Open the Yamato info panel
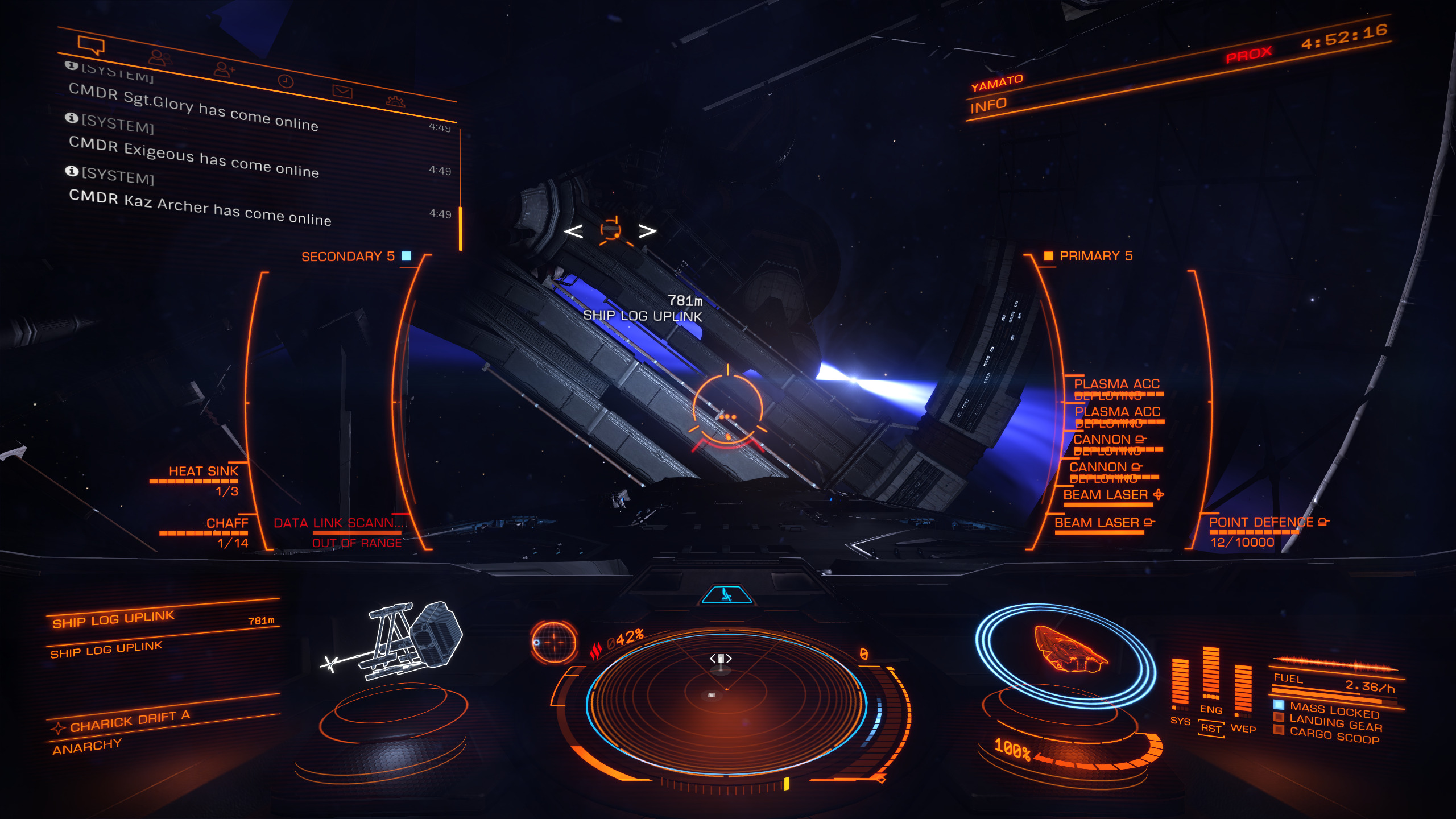The height and width of the screenshot is (819, 1456). (988, 106)
